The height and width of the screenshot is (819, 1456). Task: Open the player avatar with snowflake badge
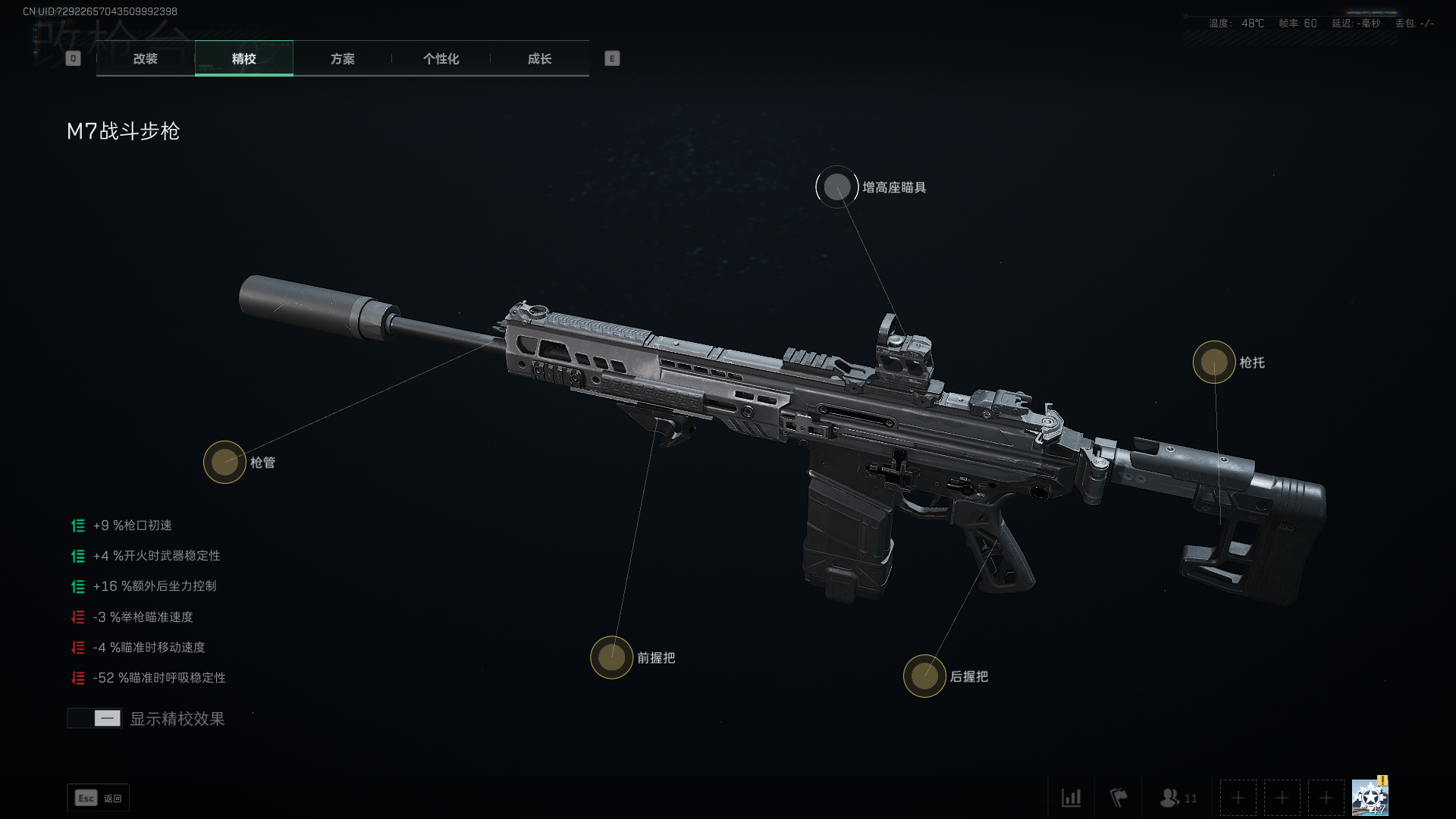pos(1370,798)
